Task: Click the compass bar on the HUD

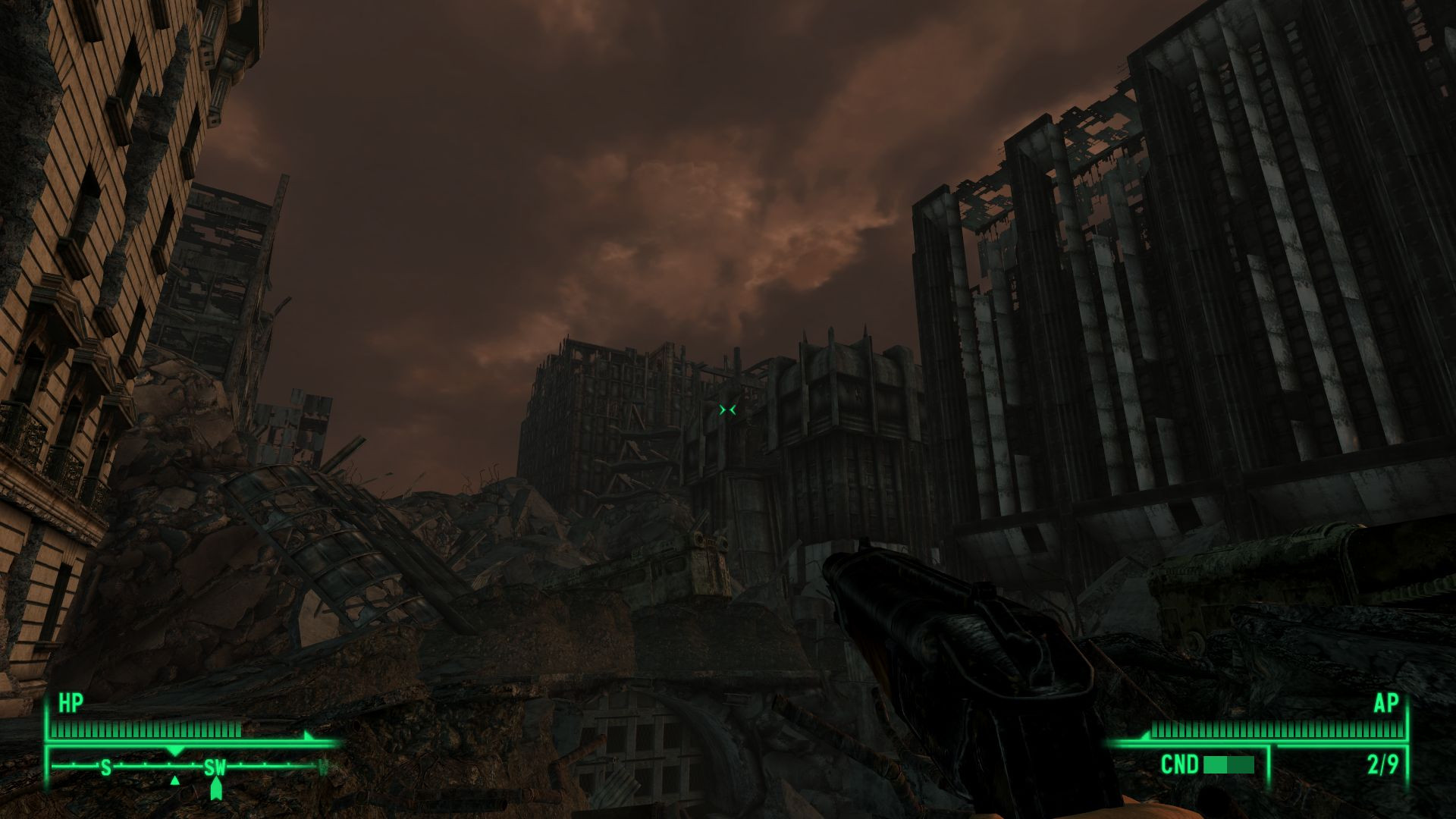Action: tap(190, 767)
